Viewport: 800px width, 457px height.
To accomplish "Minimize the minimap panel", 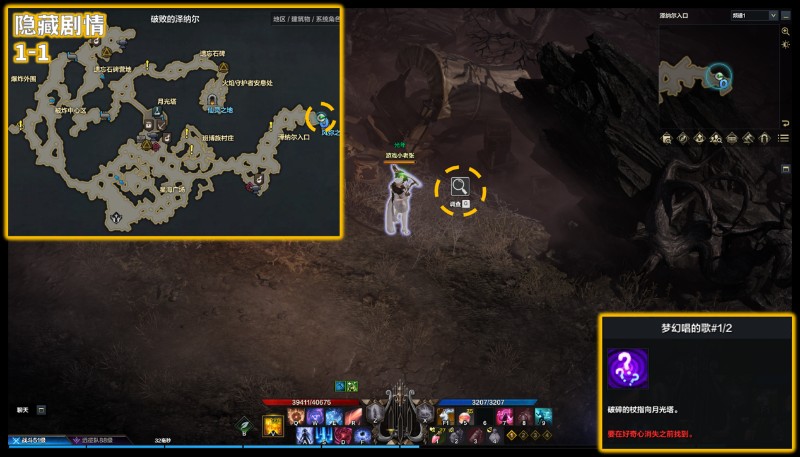I will 784,16.
